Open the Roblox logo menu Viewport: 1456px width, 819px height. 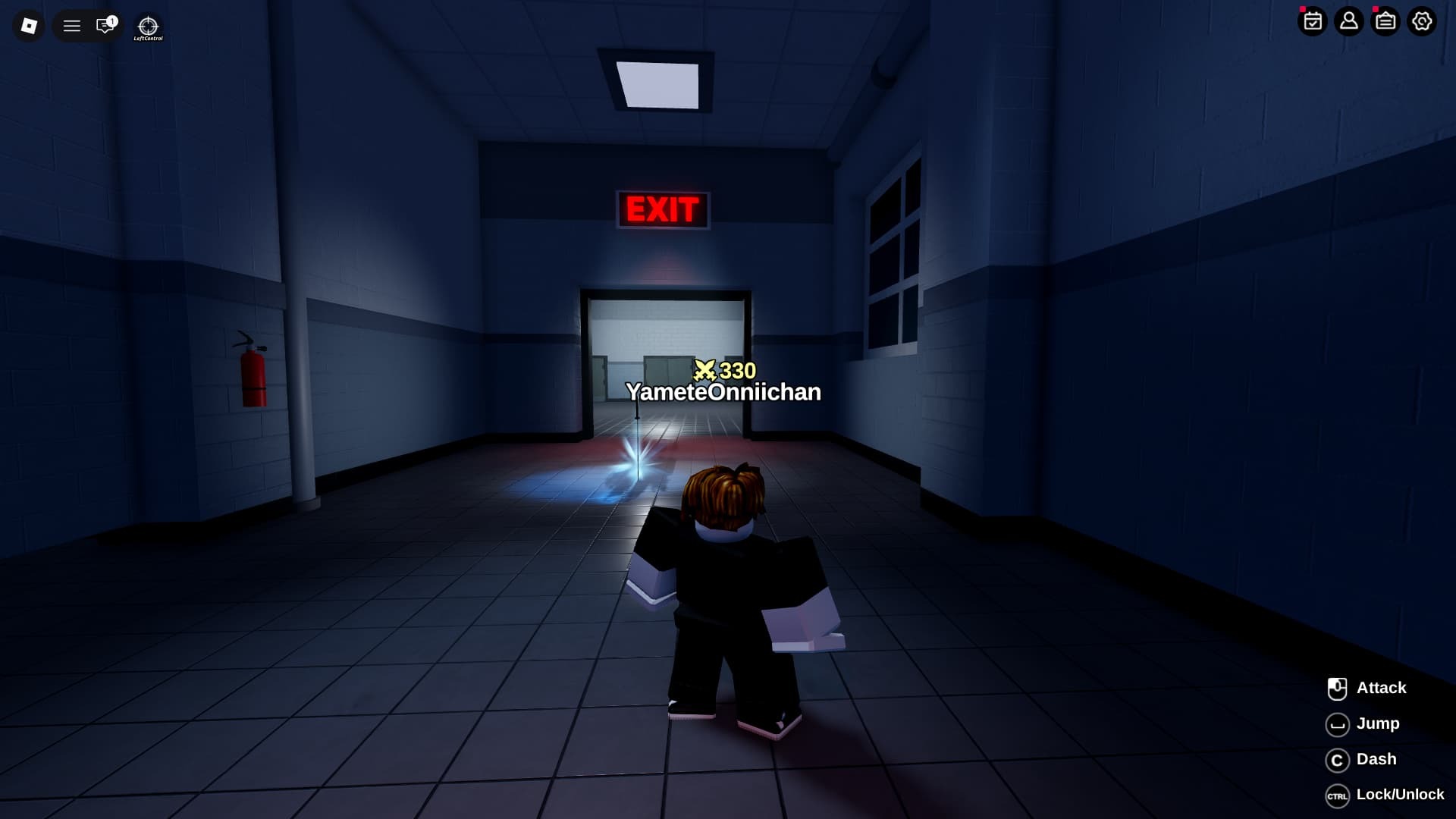click(27, 26)
